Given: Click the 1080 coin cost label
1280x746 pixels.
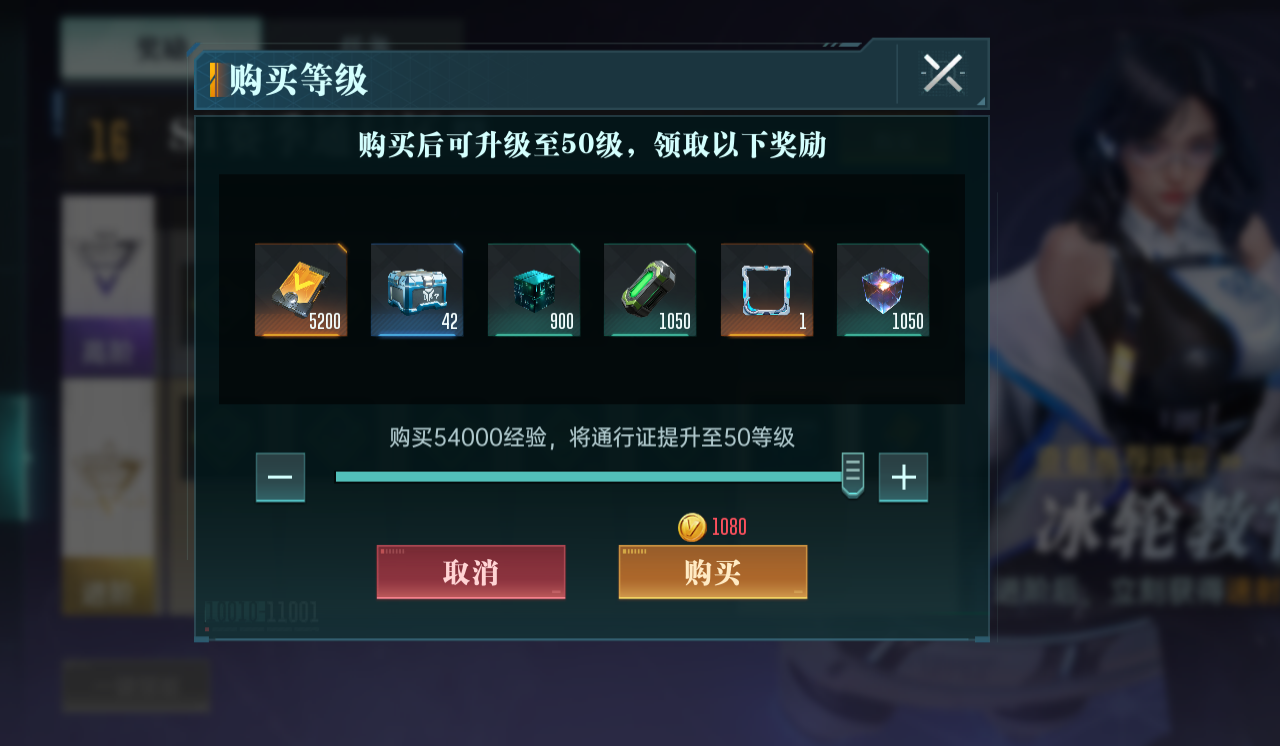Looking at the screenshot, I should pos(726,526).
